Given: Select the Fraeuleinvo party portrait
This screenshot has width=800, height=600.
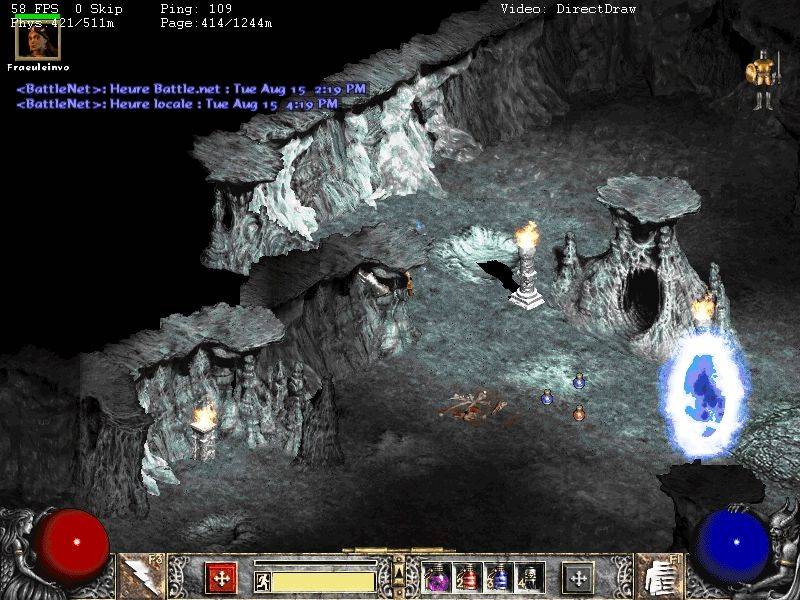Looking at the screenshot, I should [x=38, y=38].
